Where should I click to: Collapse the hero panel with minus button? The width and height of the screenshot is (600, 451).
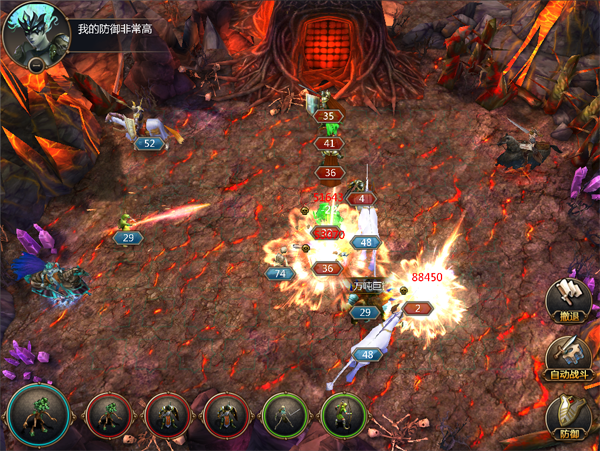click(x=36, y=65)
